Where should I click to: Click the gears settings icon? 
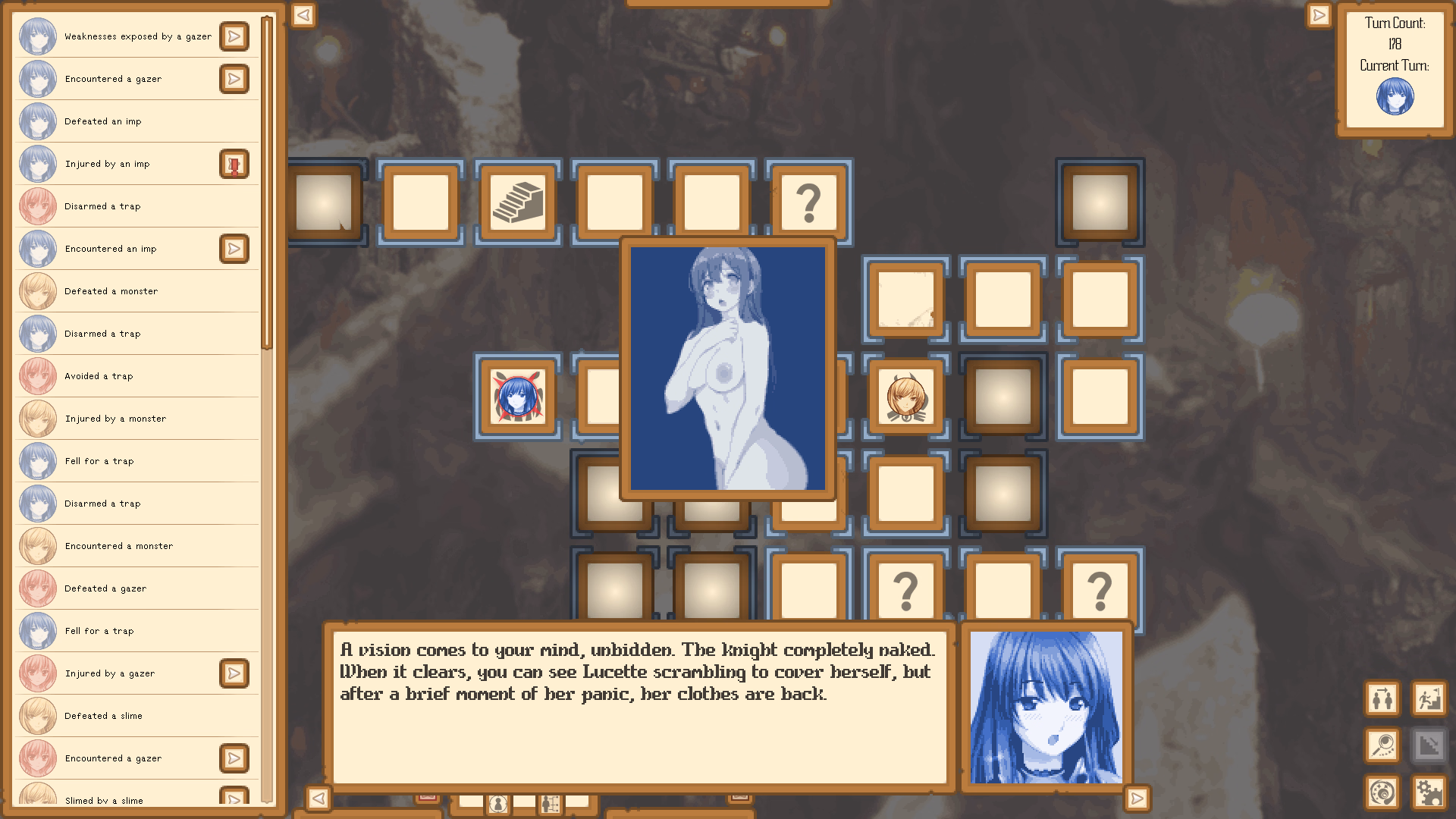1429,792
